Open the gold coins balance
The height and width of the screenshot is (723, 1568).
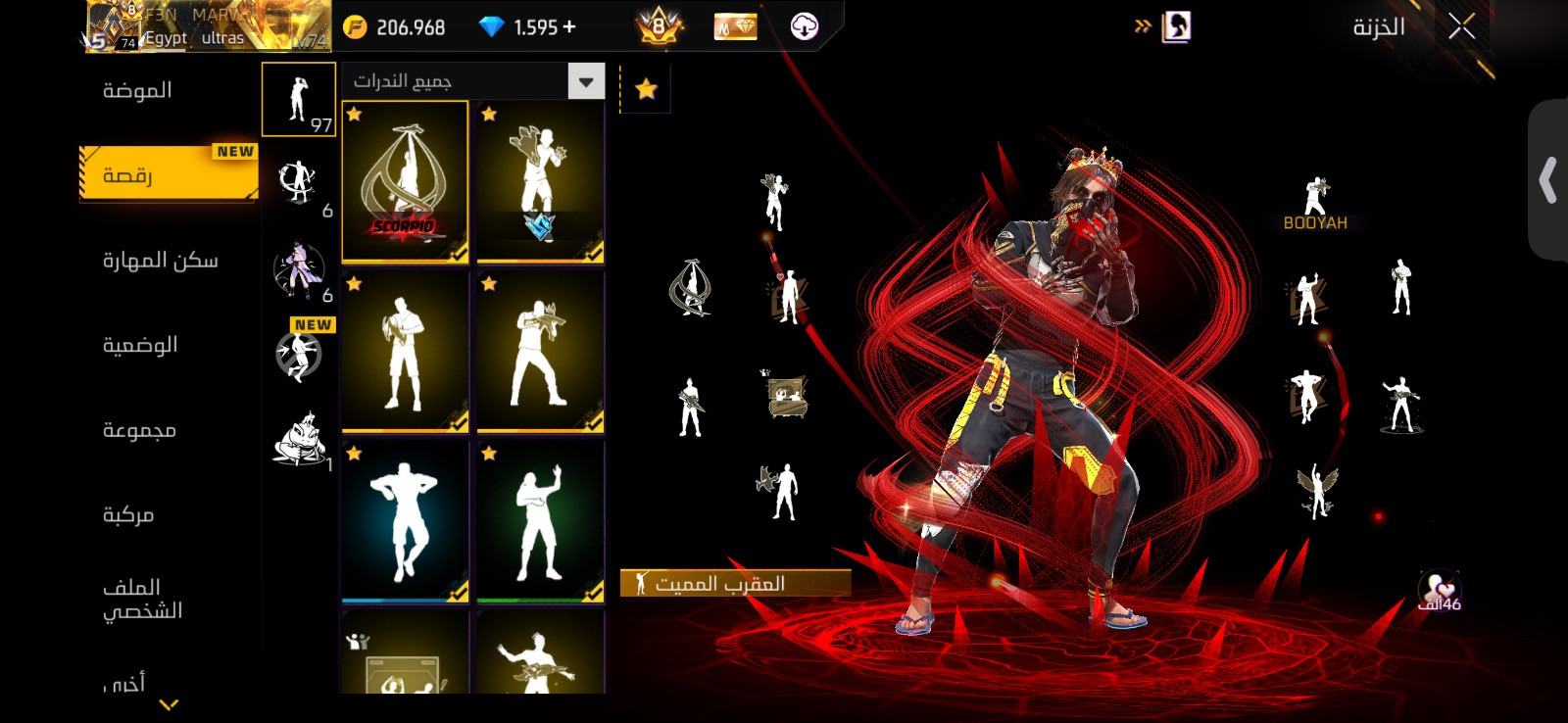pyautogui.click(x=395, y=27)
